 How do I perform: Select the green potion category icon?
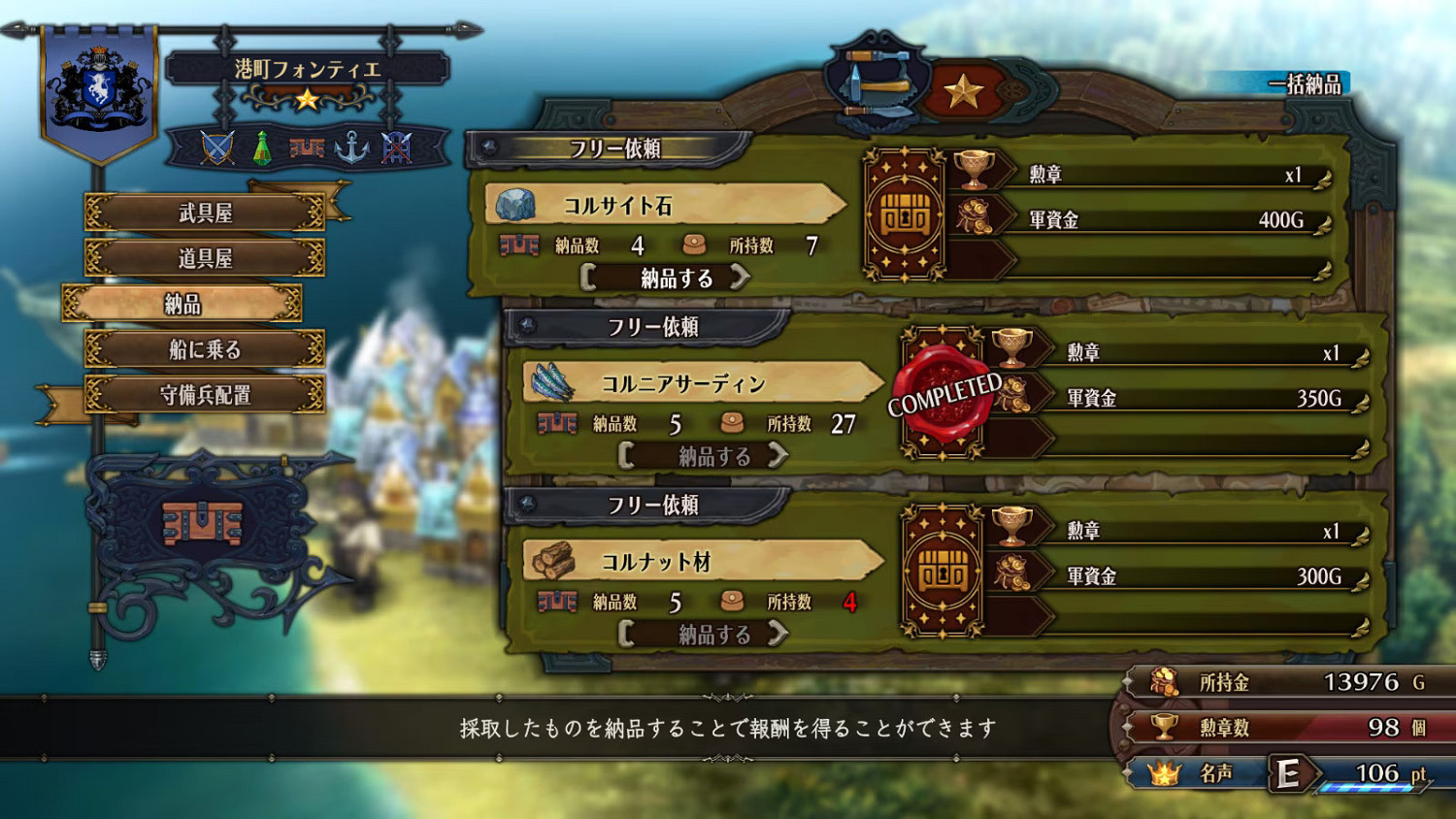[264, 148]
